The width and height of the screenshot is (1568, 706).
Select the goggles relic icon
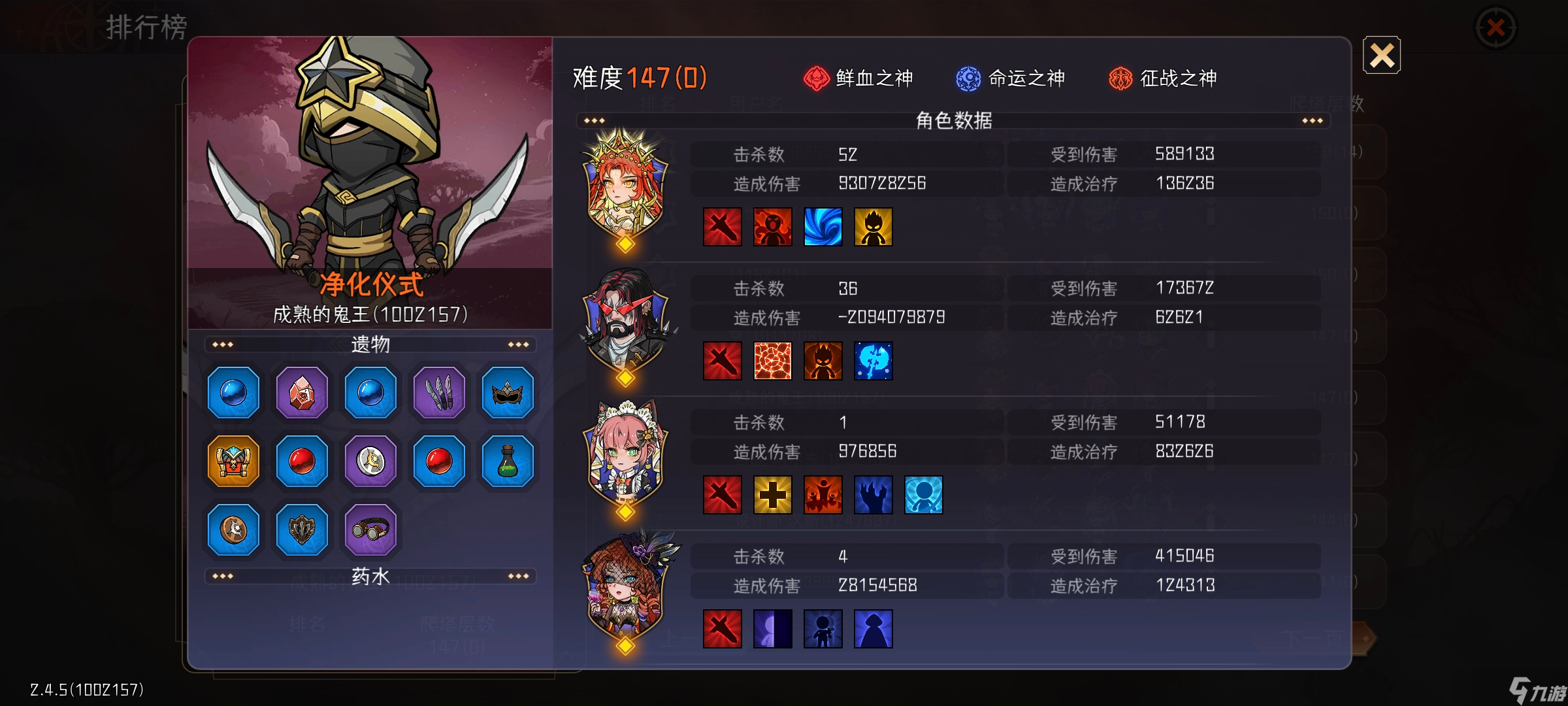click(x=370, y=530)
